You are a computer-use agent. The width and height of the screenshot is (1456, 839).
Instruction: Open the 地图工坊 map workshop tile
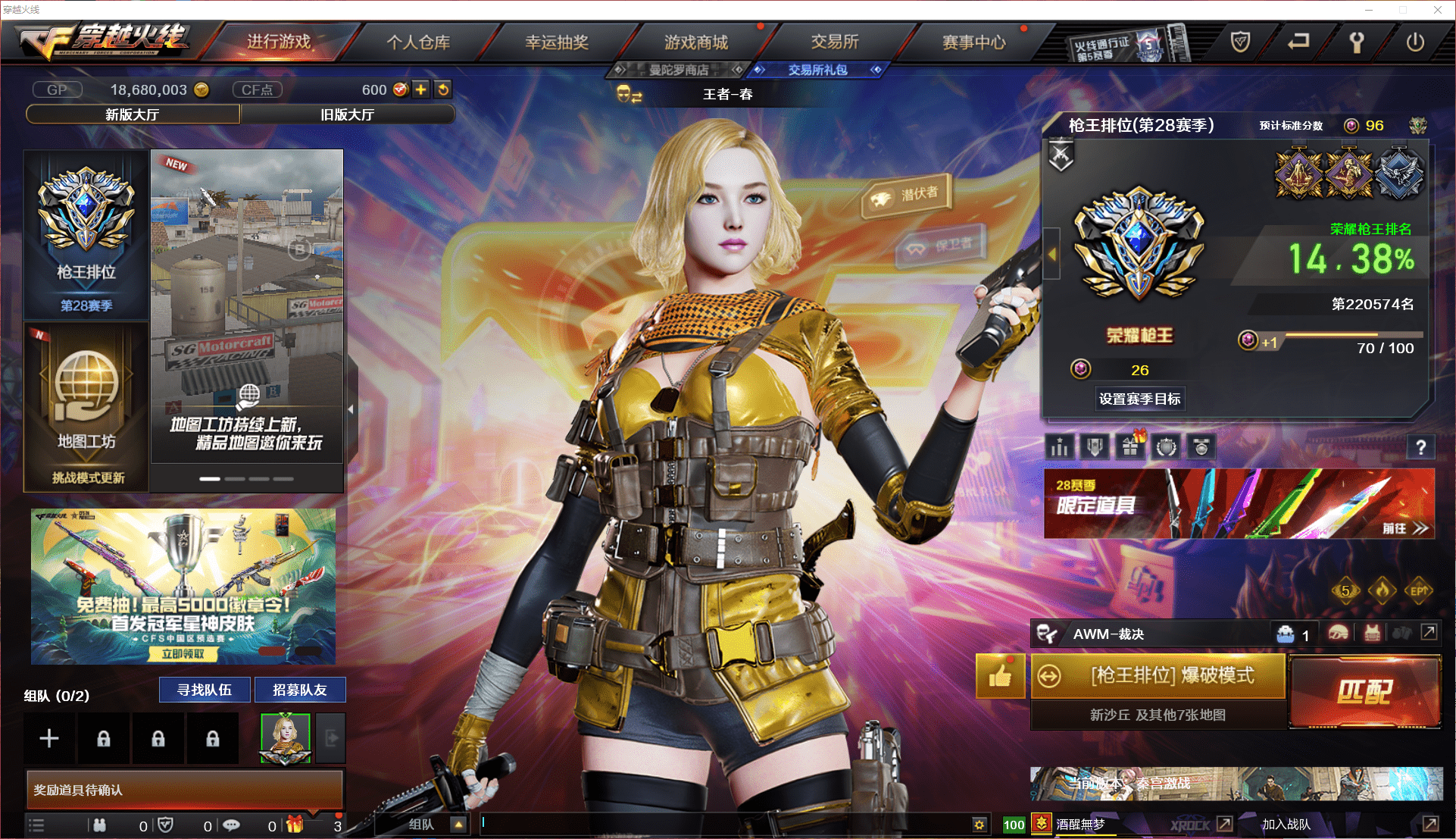coord(86,405)
